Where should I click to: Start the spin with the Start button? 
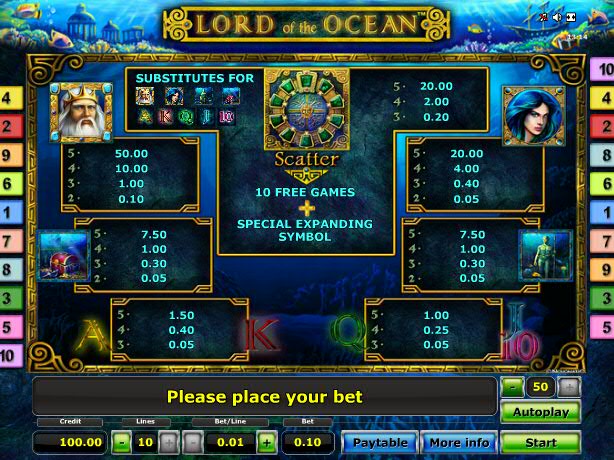(540, 441)
